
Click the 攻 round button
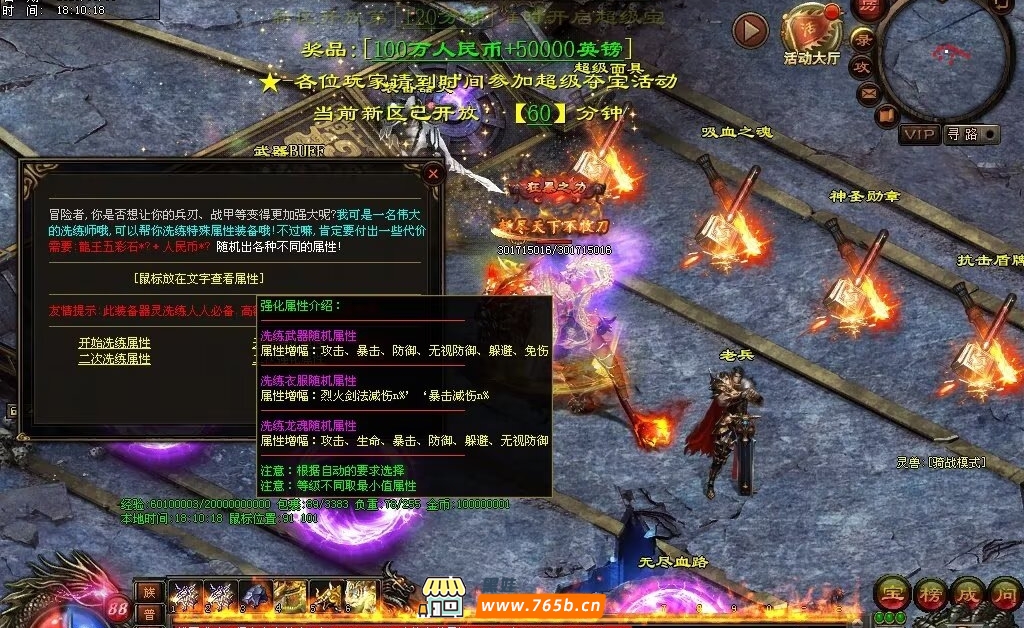(x=861, y=67)
